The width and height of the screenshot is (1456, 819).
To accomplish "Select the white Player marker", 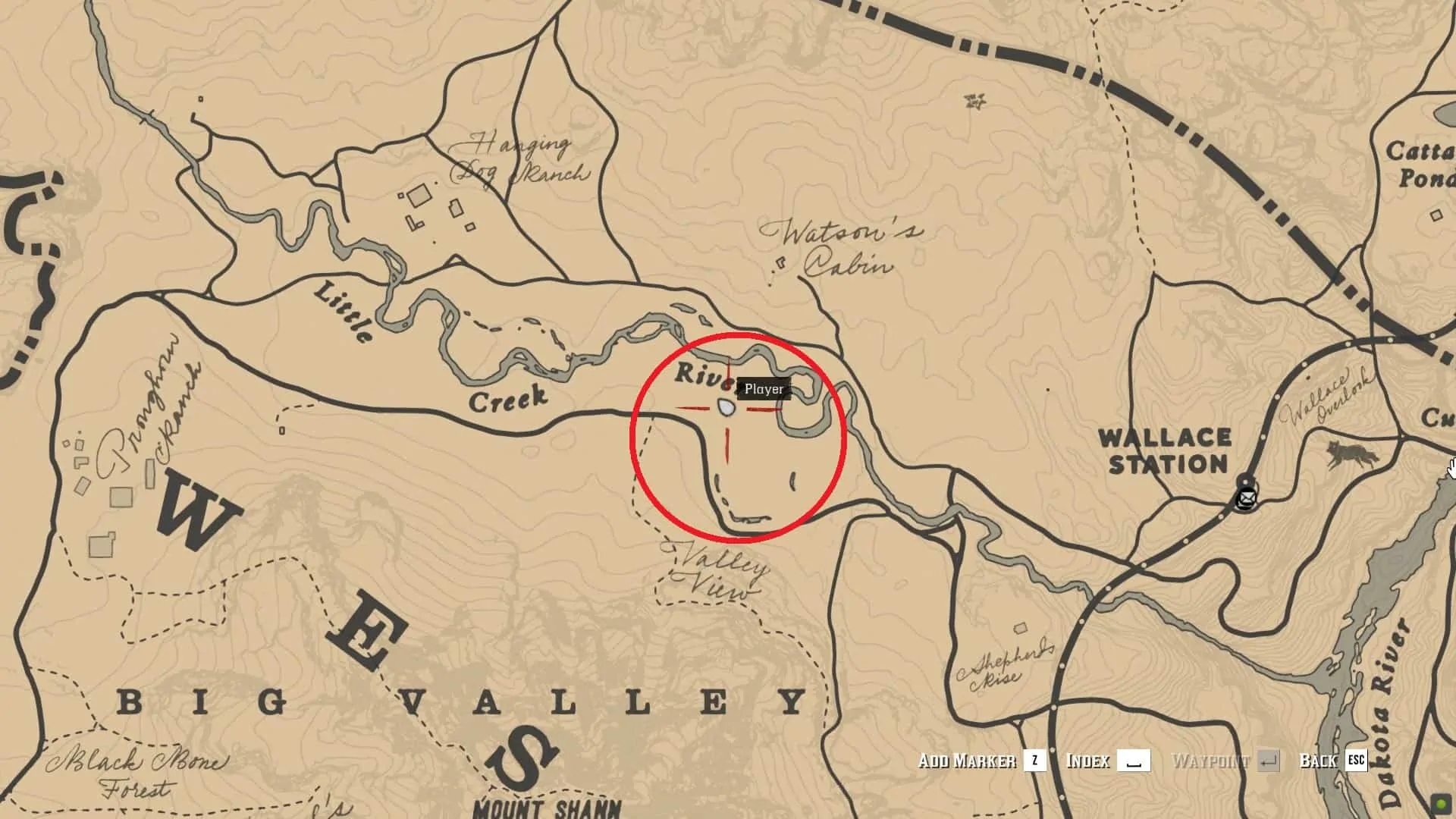I will [726, 408].
